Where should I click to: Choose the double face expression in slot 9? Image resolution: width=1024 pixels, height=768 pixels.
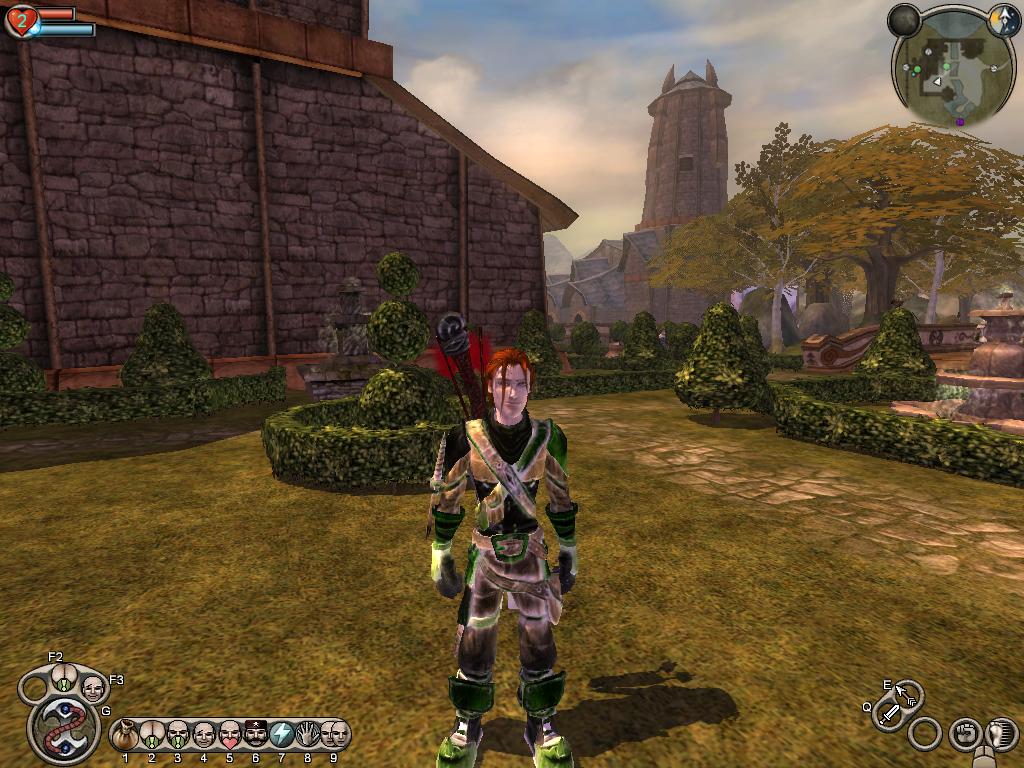pos(334,736)
